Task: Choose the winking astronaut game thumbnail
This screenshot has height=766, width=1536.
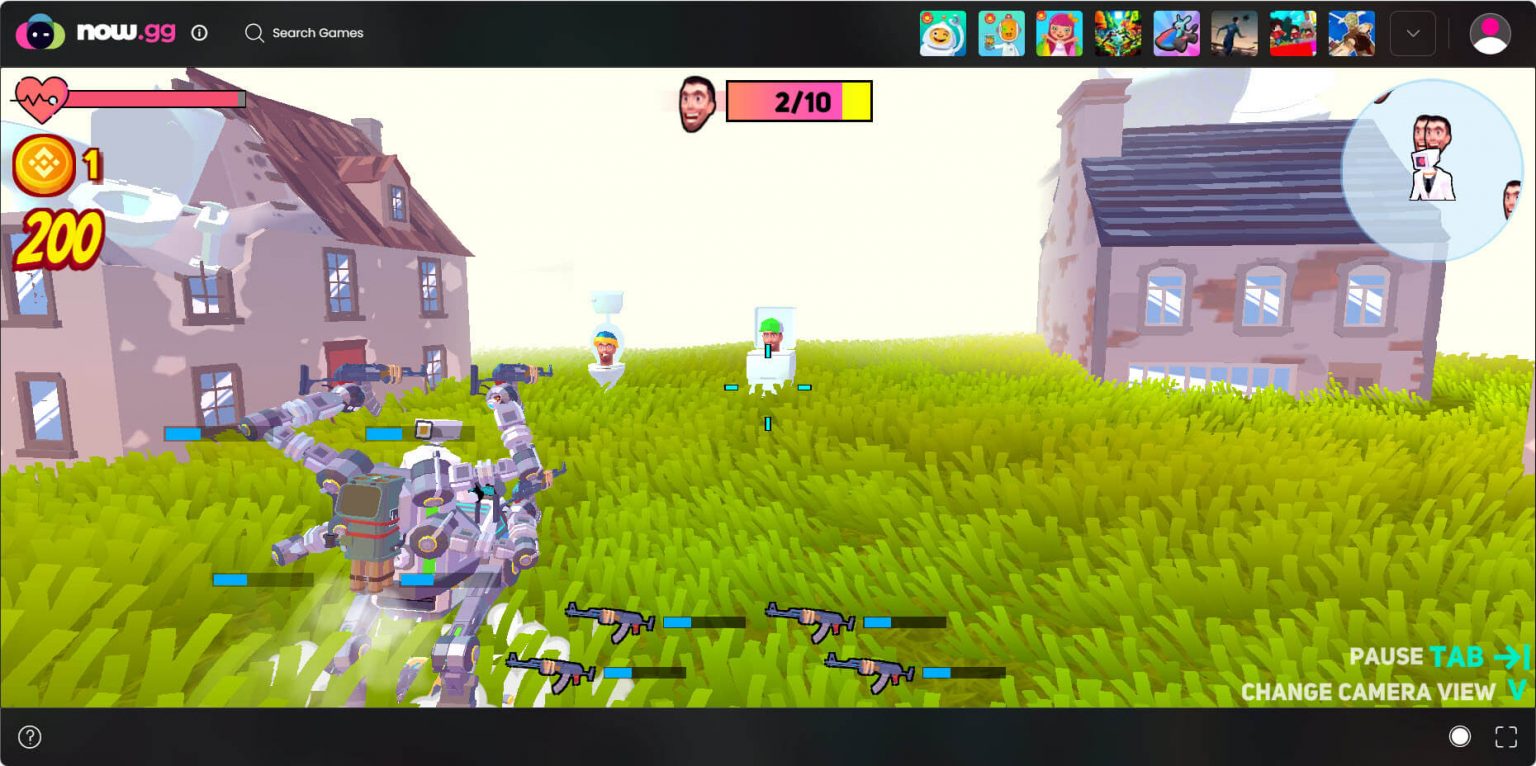Action: click(942, 33)
